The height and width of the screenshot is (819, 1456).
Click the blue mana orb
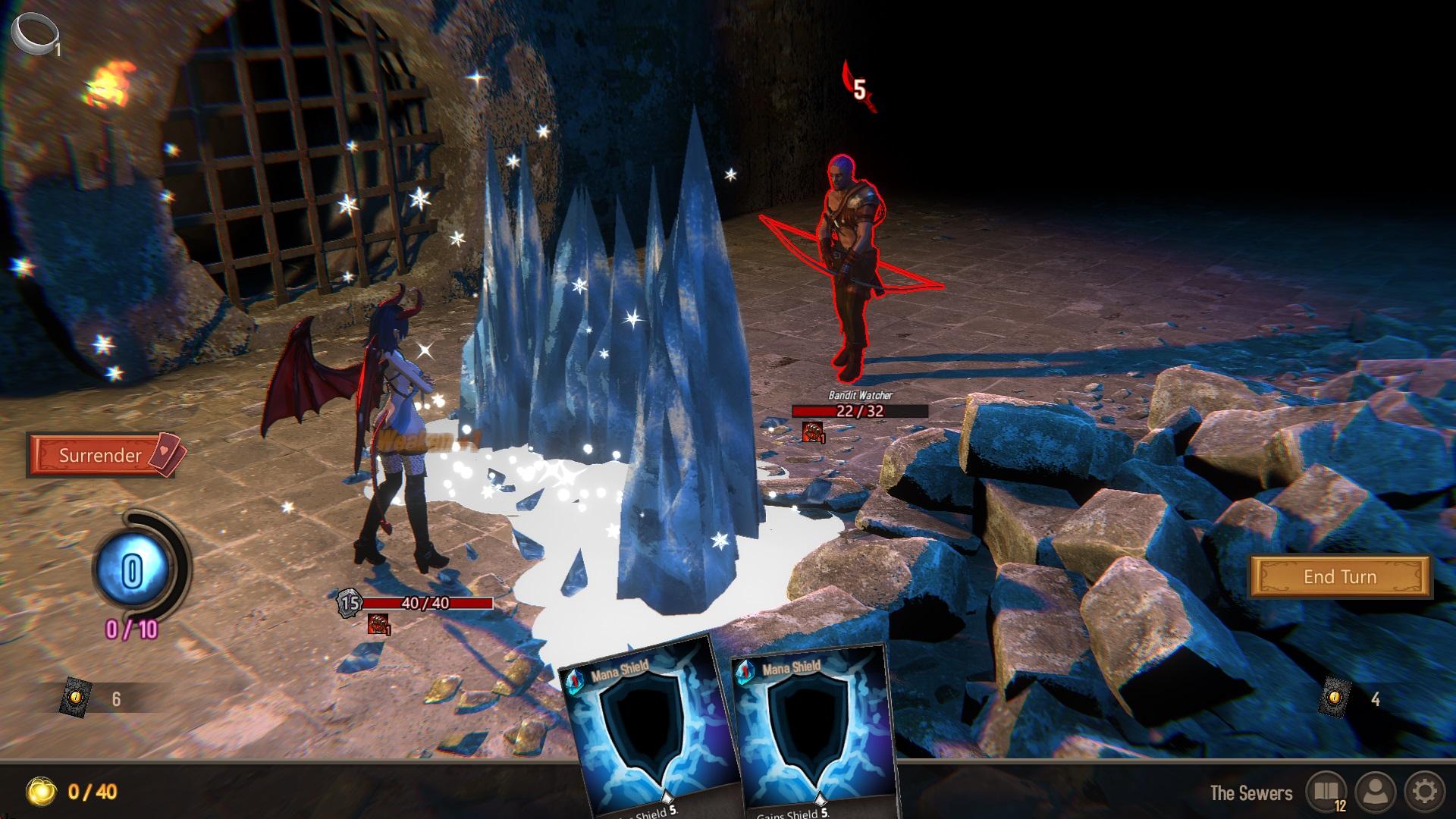[x=132, y=570]
